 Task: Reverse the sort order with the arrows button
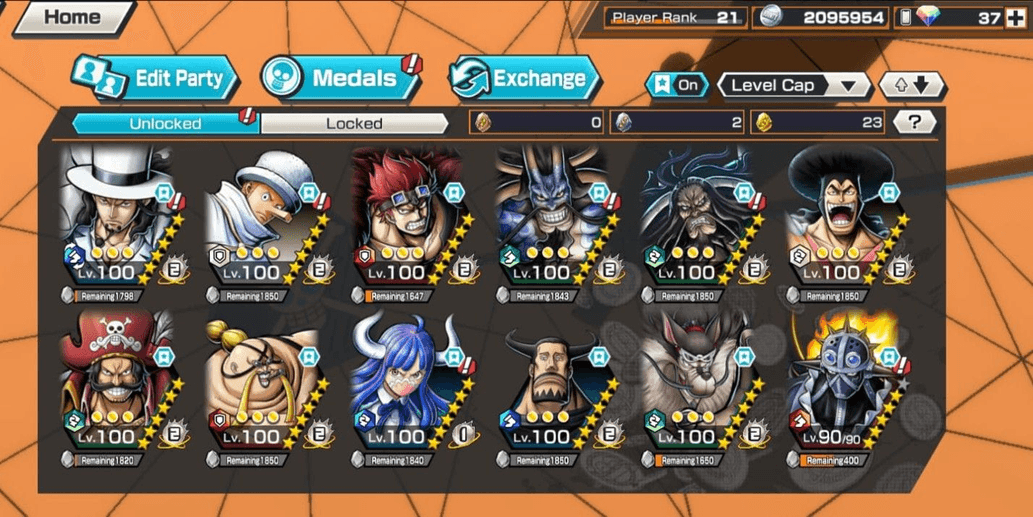click(x=911, y=85)
